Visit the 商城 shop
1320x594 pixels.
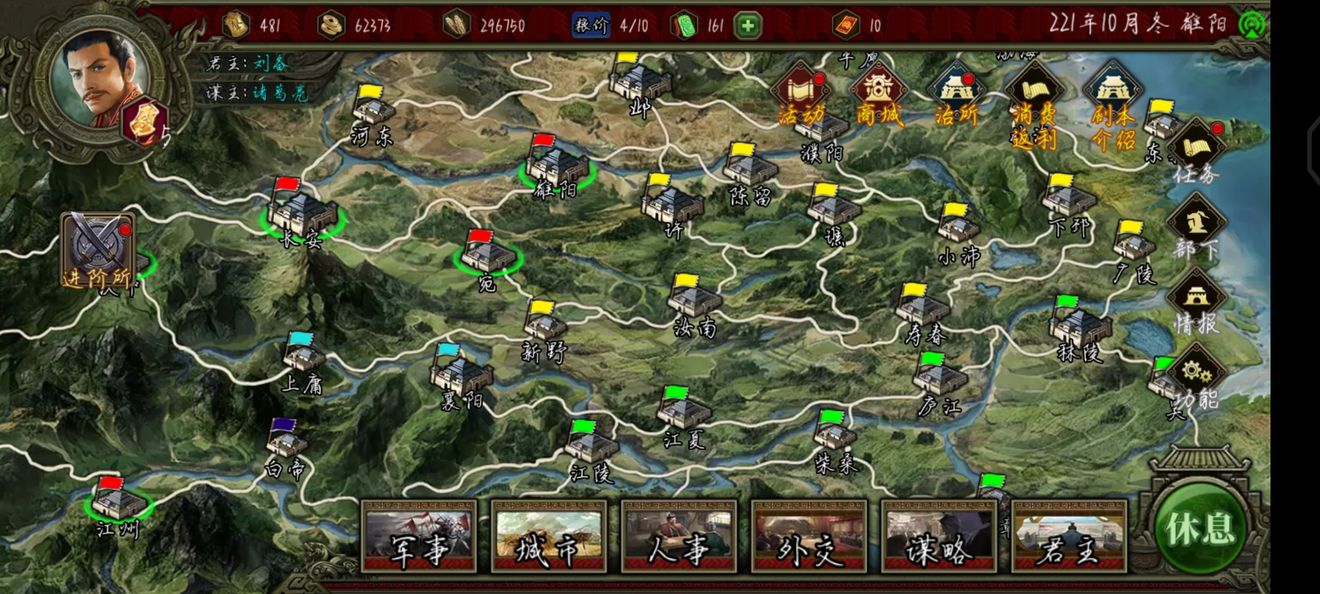coord(879,95)
